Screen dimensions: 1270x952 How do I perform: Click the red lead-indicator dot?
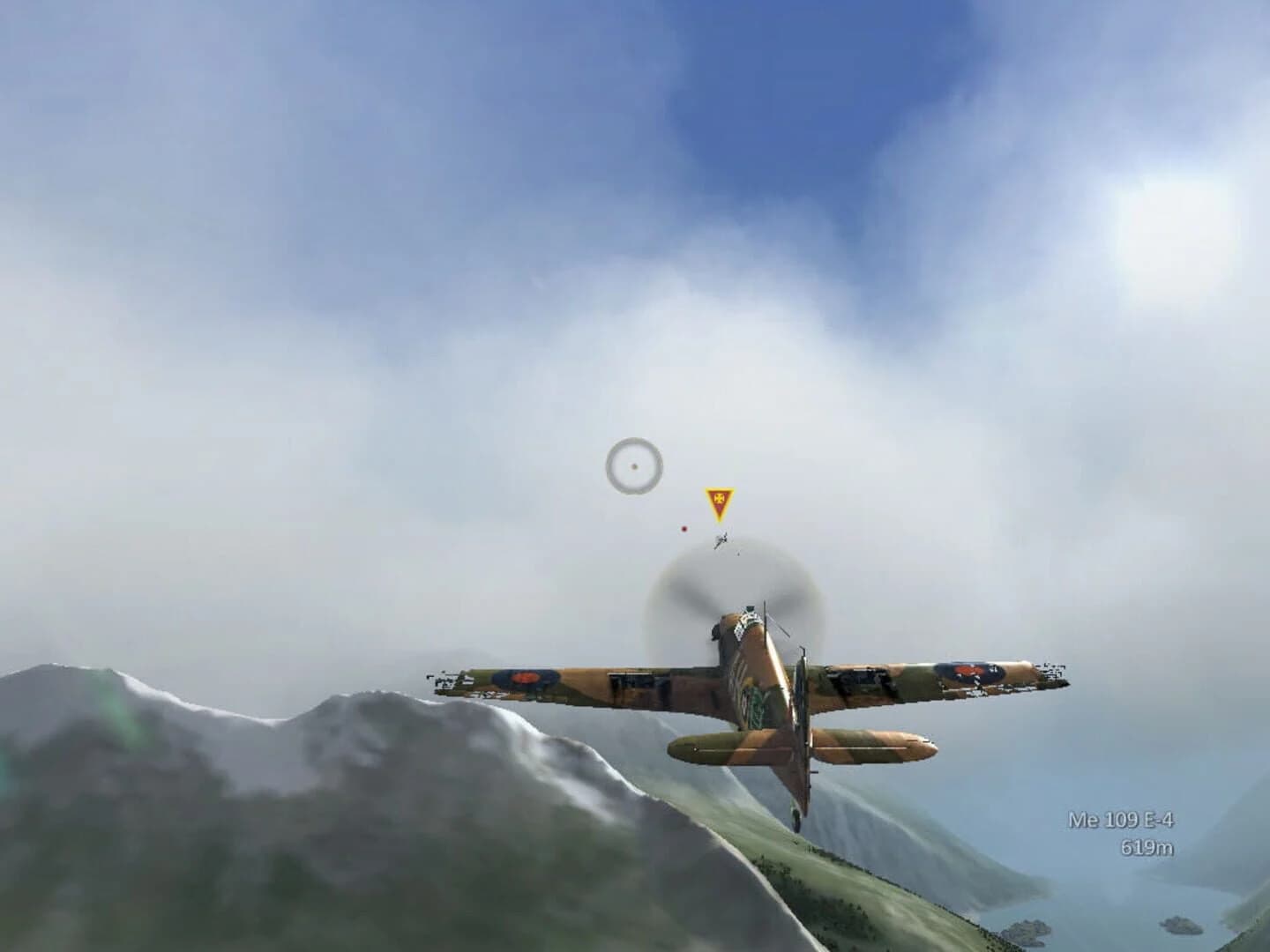pyautogui.click(x=684, y=529)
